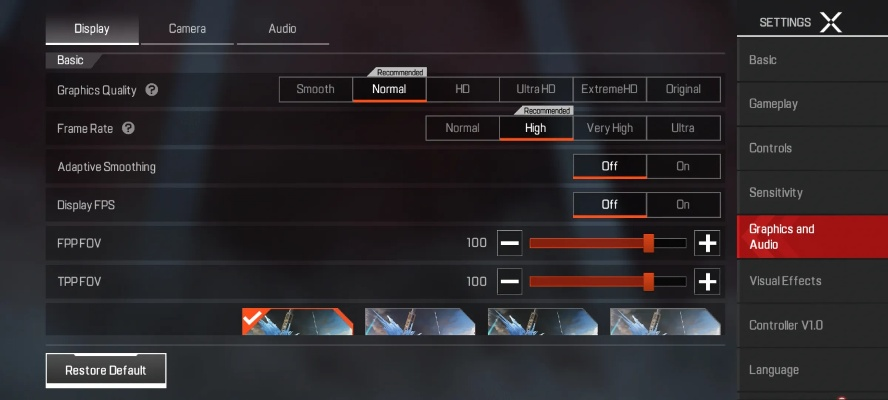
Task: Open the Audio tab
Action: coord(282,29)
